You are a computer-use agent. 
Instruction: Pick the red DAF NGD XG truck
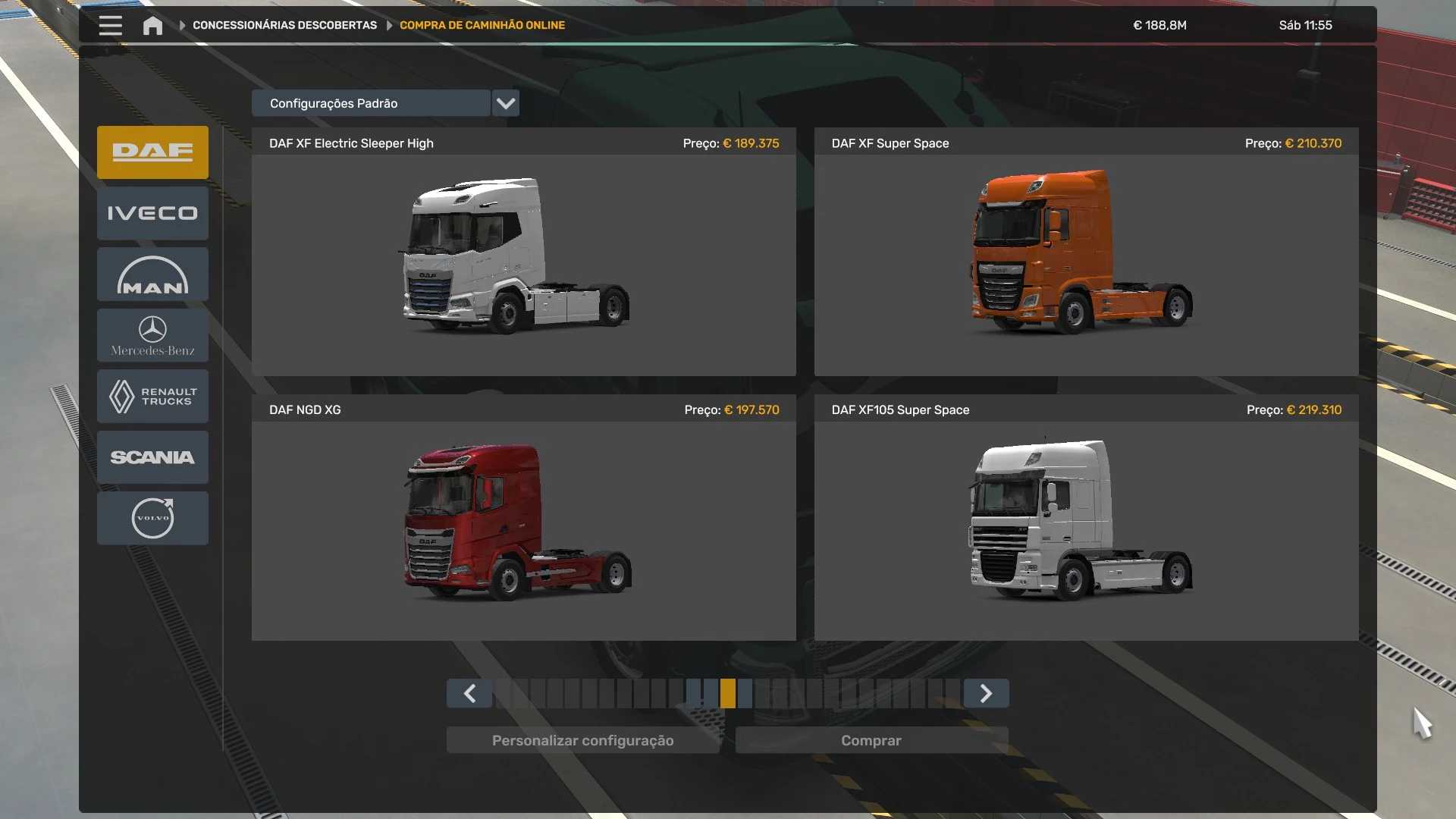[x=523, y=525]
